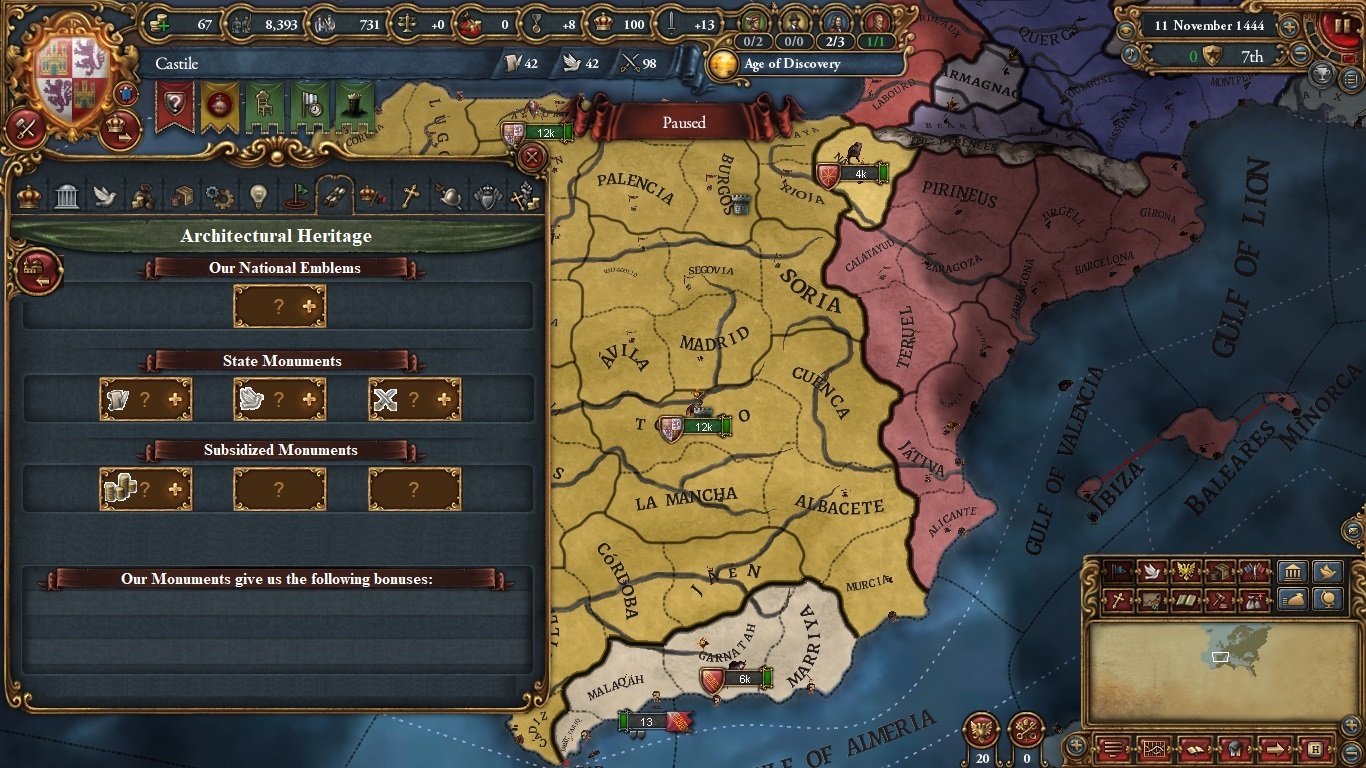Open the macrobuilder money bag icon

1293,600
